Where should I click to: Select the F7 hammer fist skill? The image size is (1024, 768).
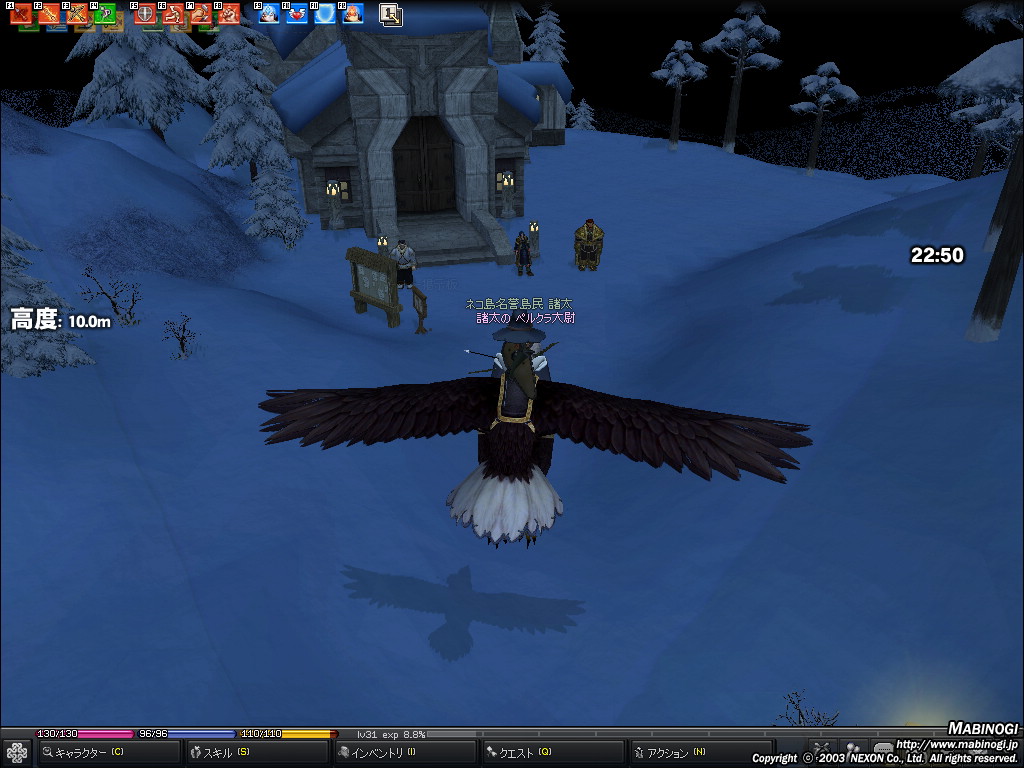click(202, 14)
